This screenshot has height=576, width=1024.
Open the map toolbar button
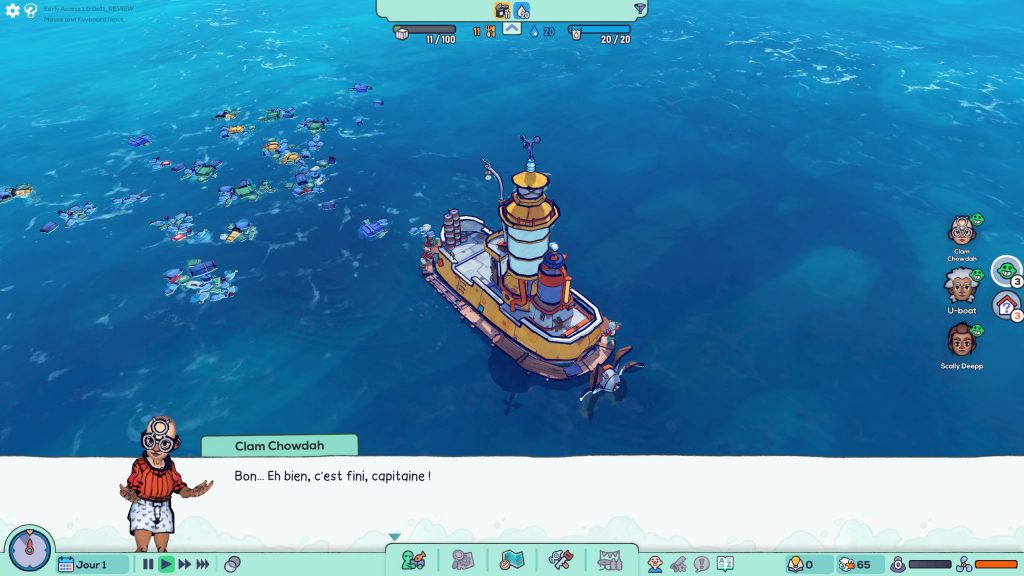(x=512, y=560)
